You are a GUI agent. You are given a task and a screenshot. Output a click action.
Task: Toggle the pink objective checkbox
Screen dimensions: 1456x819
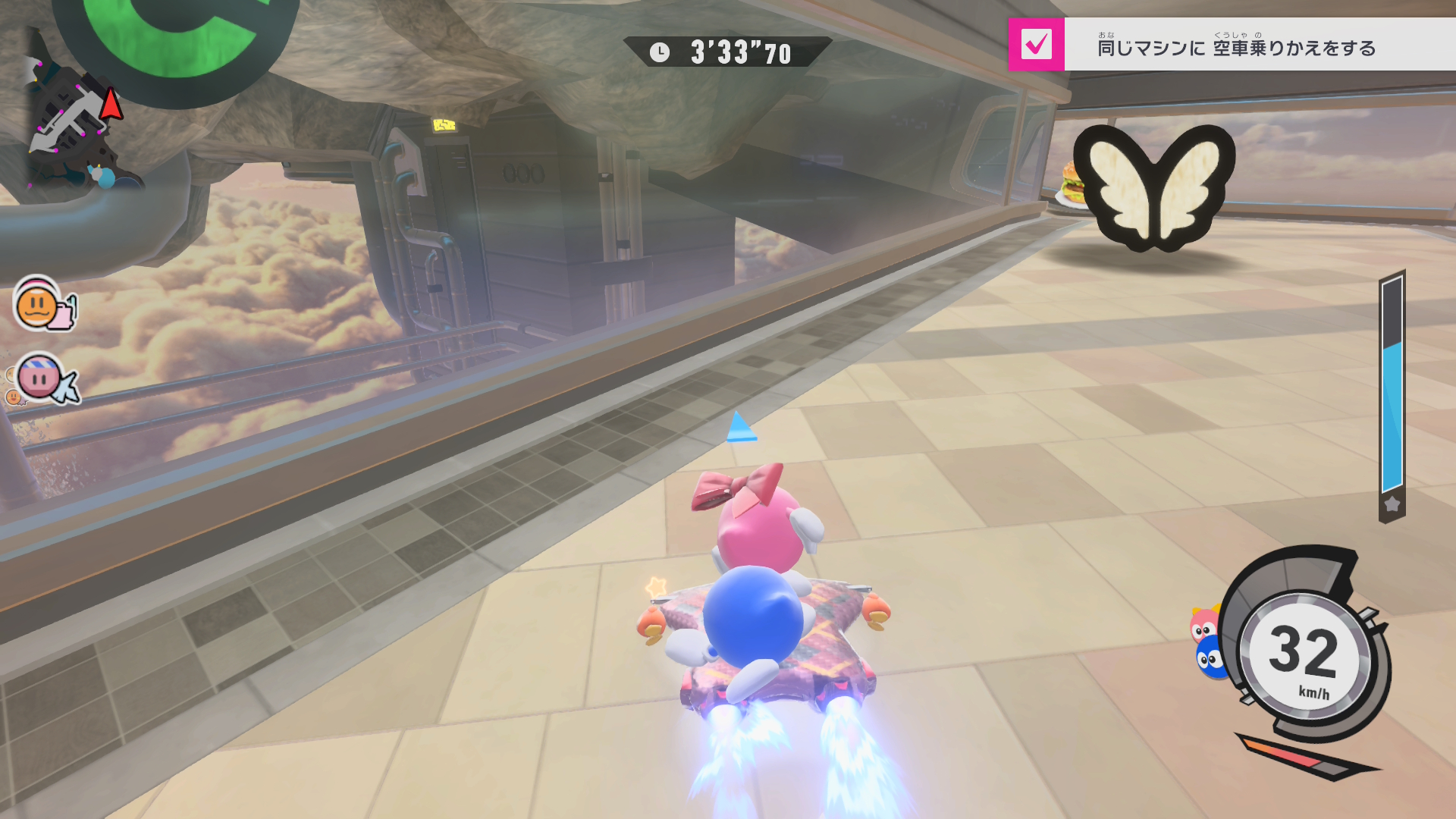point(1036,45)
